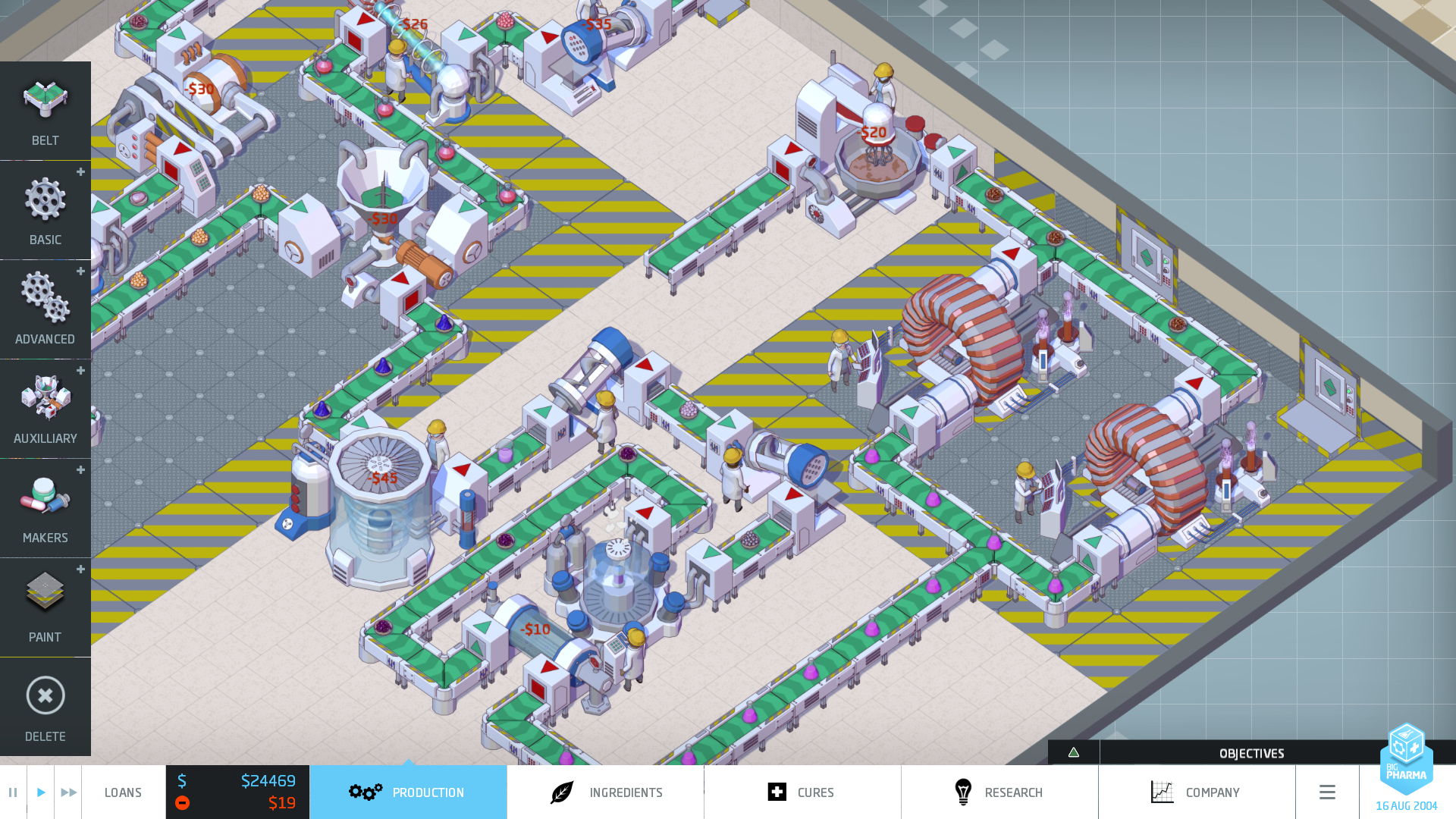This screenshot has height=819, width=1456.
Task: Activate the Delete tool
Action: (45, 707)
